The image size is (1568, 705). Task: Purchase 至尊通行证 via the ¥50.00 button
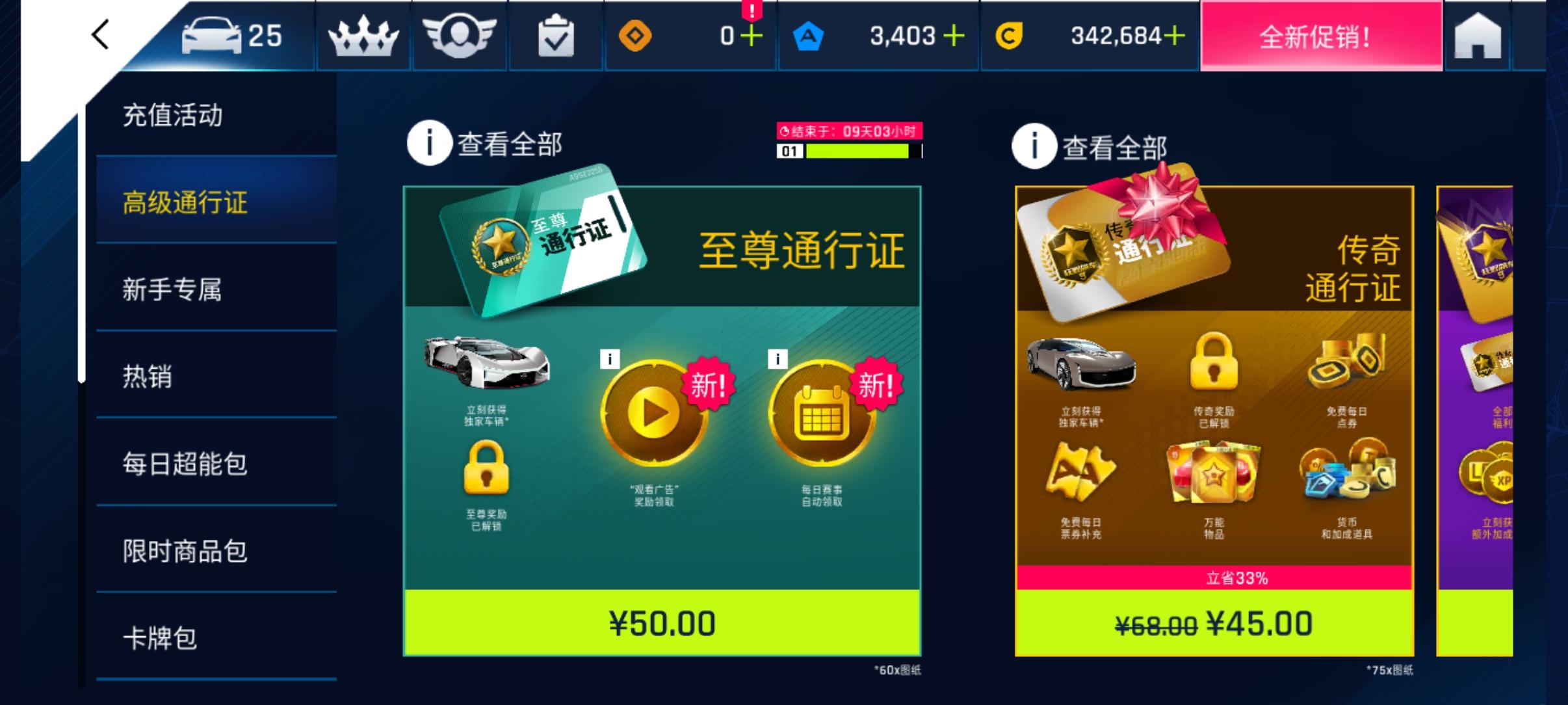pos(662,622)
